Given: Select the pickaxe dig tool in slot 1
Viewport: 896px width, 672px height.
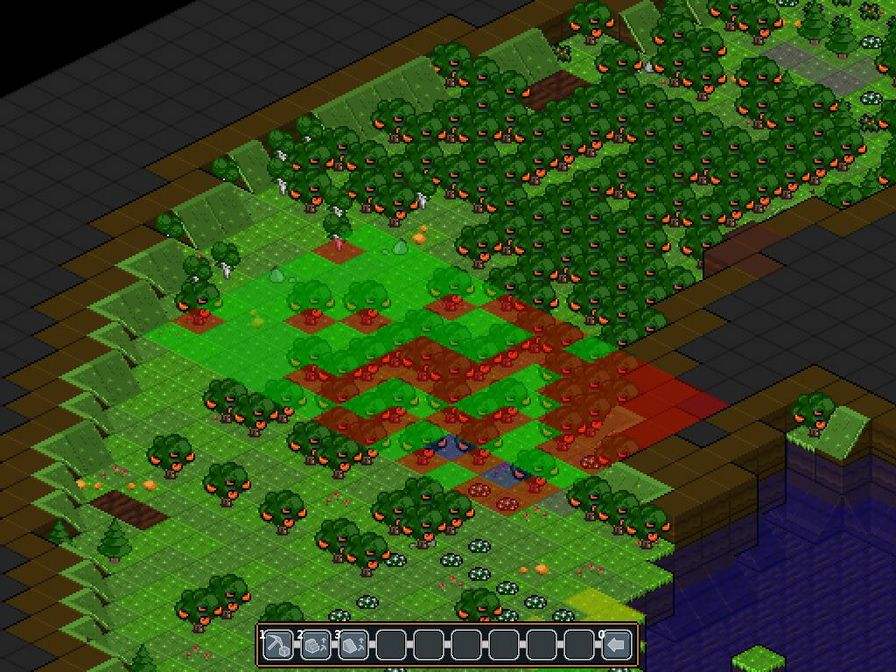Looking at the screenshot, I should pyautogui.click(x=278, y=644).
